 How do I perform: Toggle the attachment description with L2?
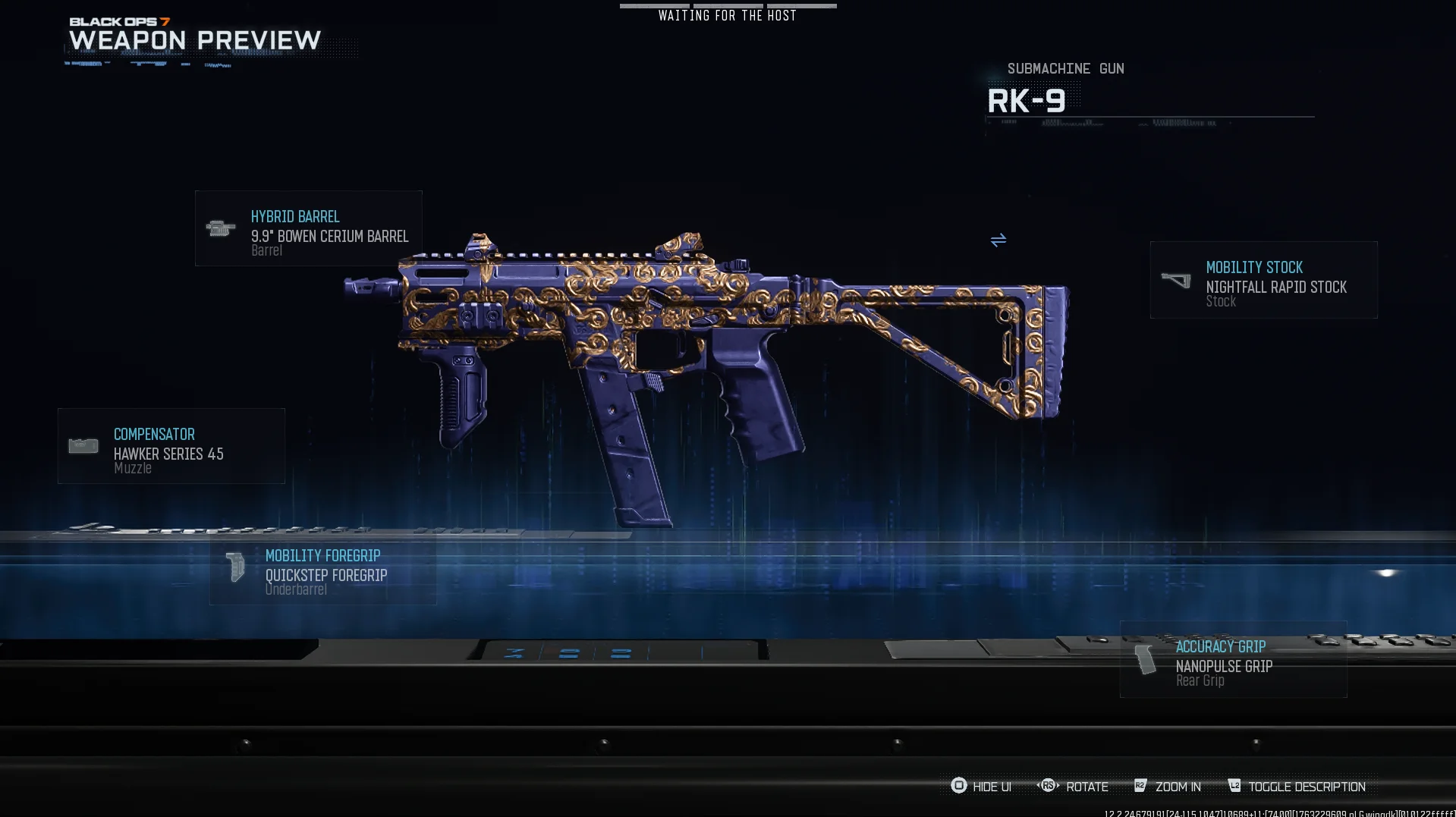pyautogui.click(x=1235, y=786)
